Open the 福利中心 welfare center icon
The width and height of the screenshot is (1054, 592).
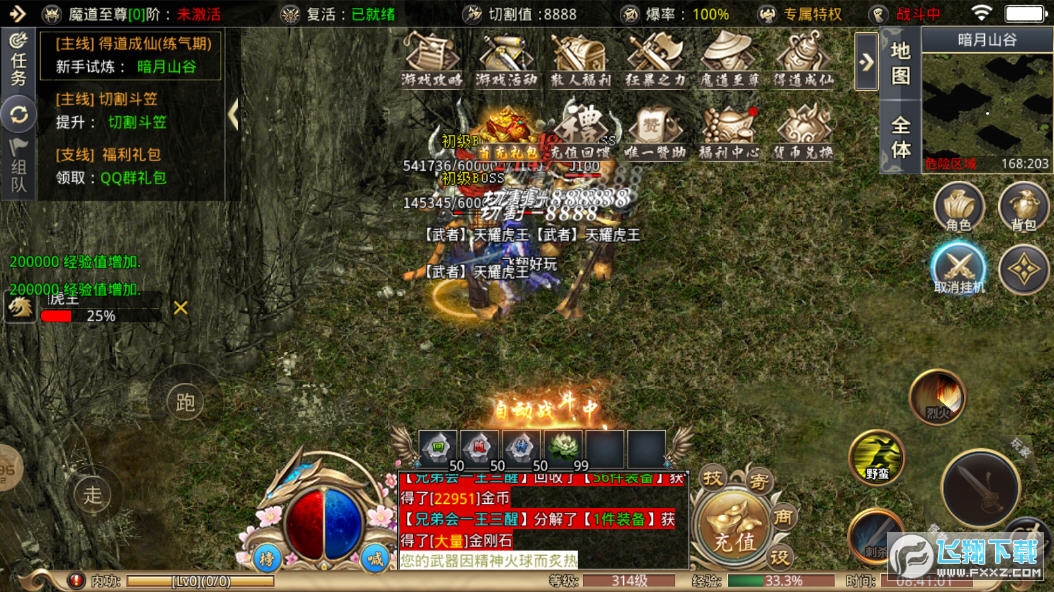coord(728,133)
